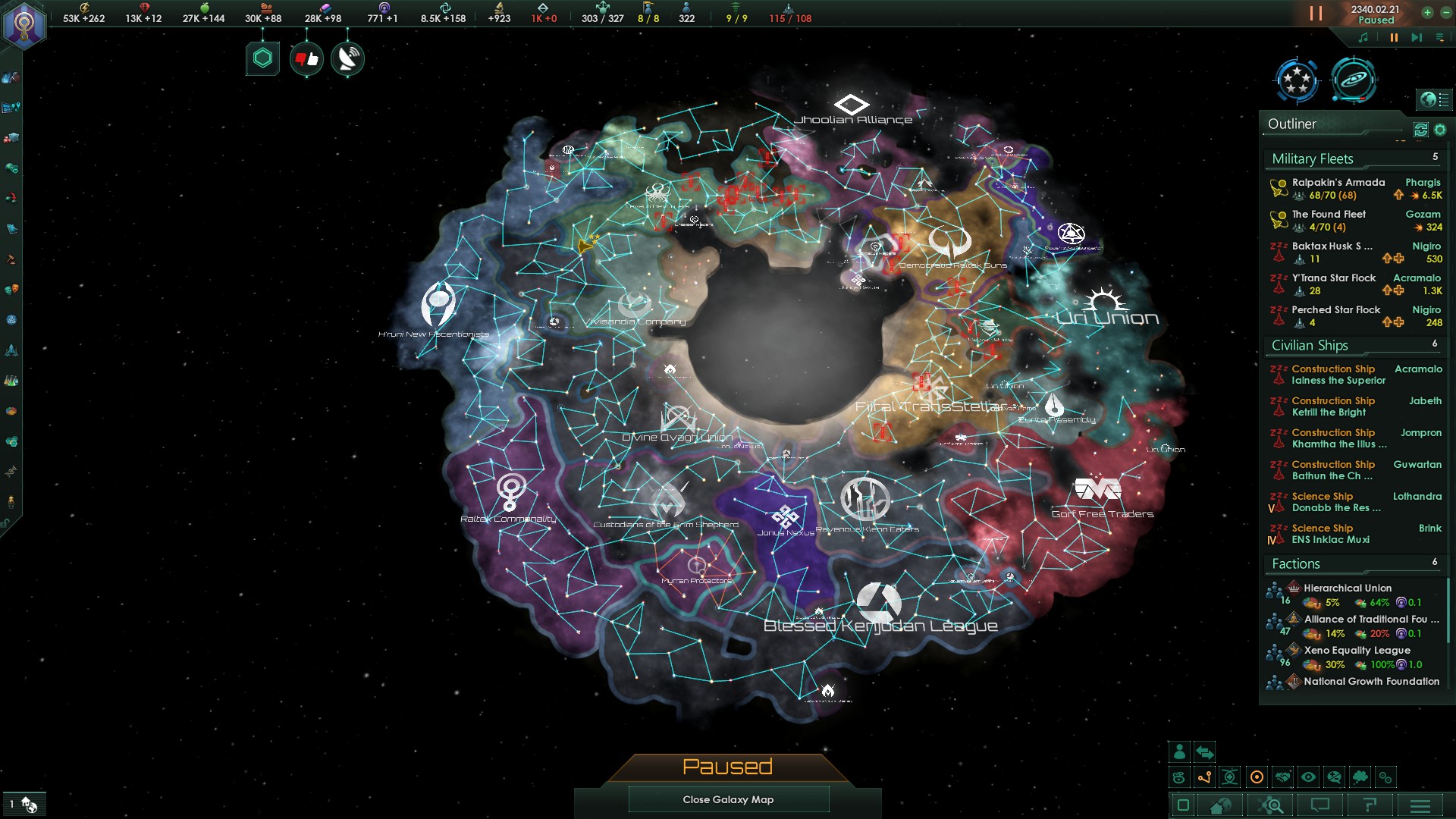Click the satellite dish notification icon
Screen dimensions: 1456x819
(x=347, y=58)
